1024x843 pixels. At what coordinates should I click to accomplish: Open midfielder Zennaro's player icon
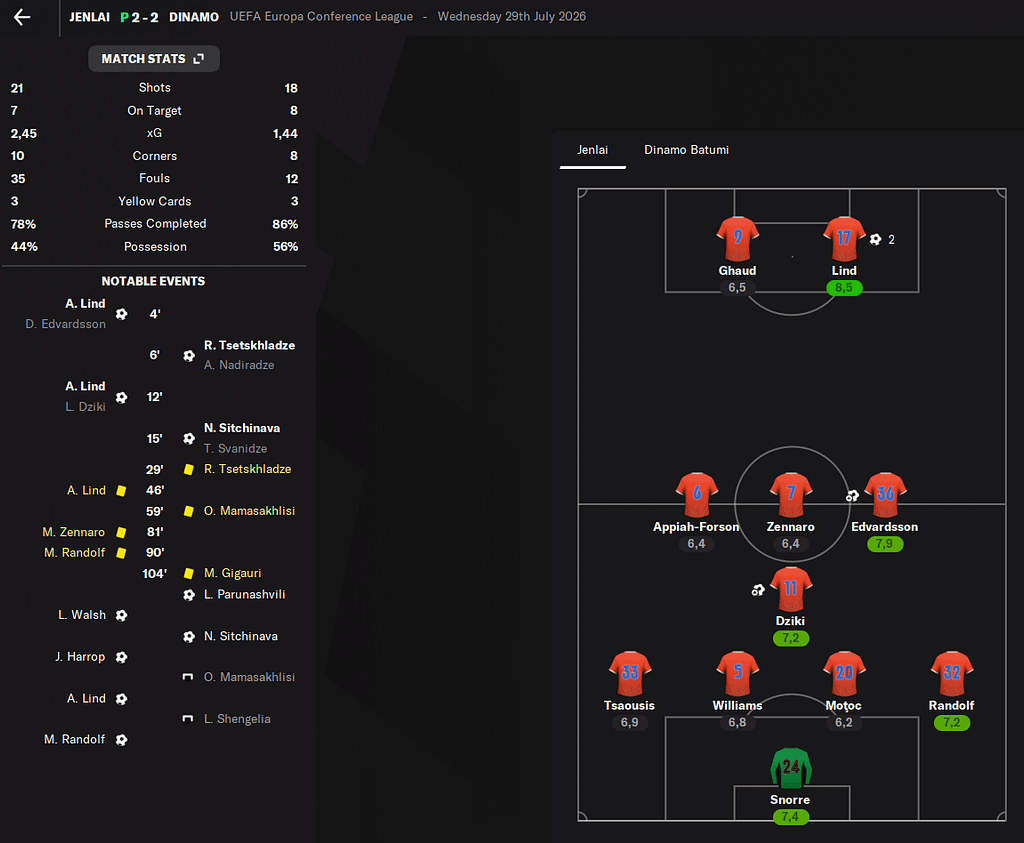pos(790,495)
